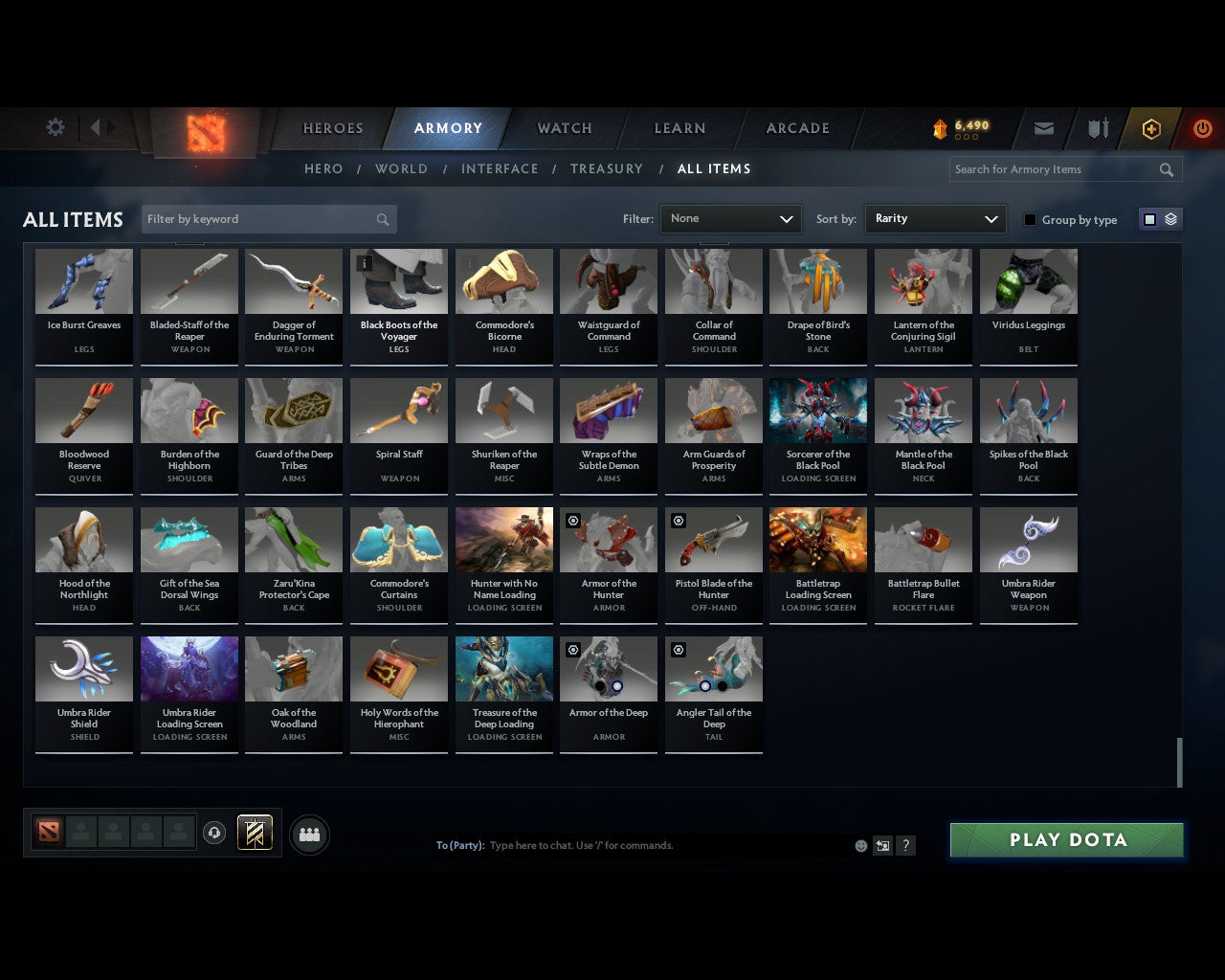The width and height of the screenshot is (1225, 980).
Task: Open the mail notifications icon
Action: [1043, 127]
